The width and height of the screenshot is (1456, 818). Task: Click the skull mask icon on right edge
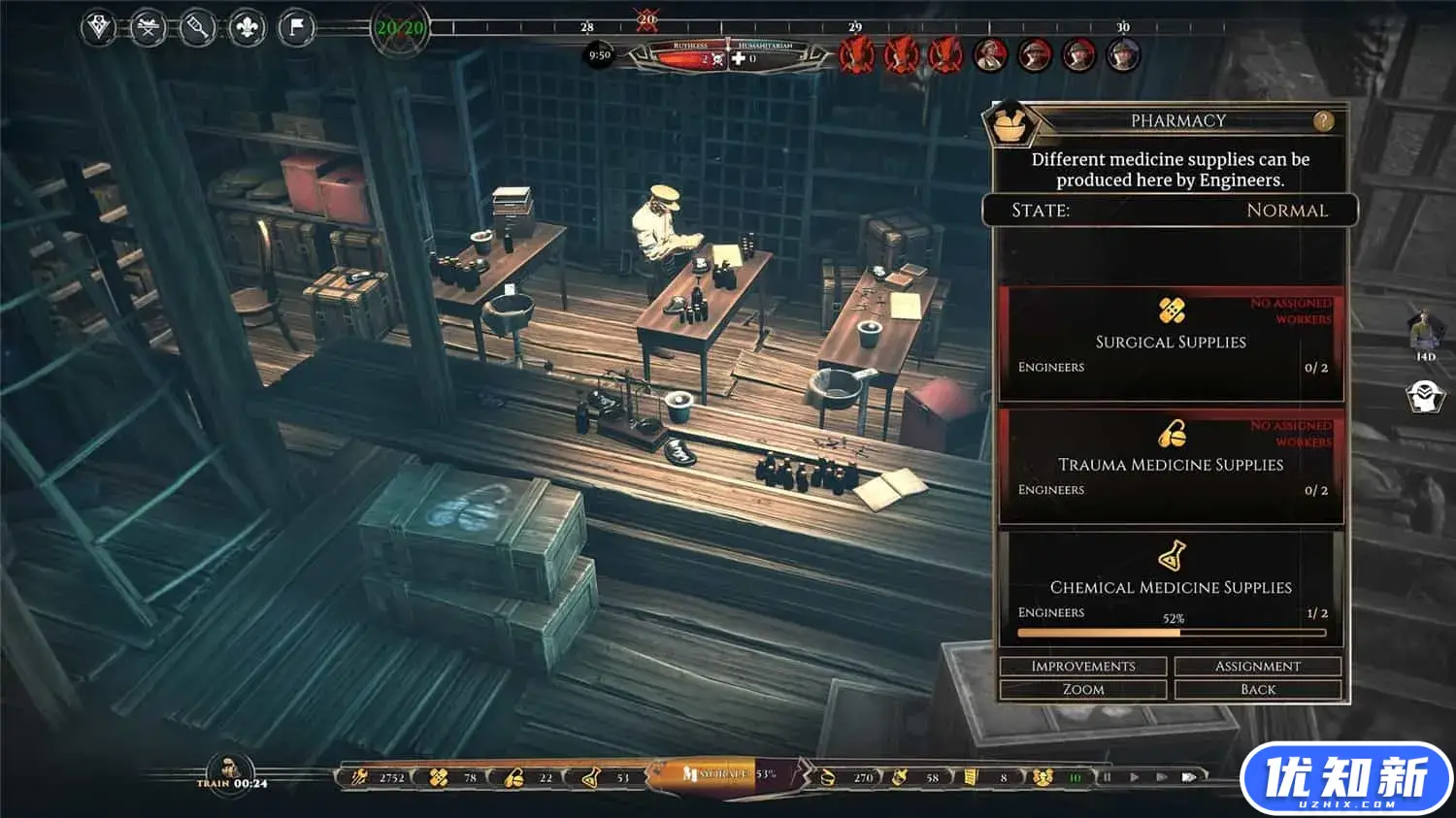pyautogui.click(x=1424, y=397)
